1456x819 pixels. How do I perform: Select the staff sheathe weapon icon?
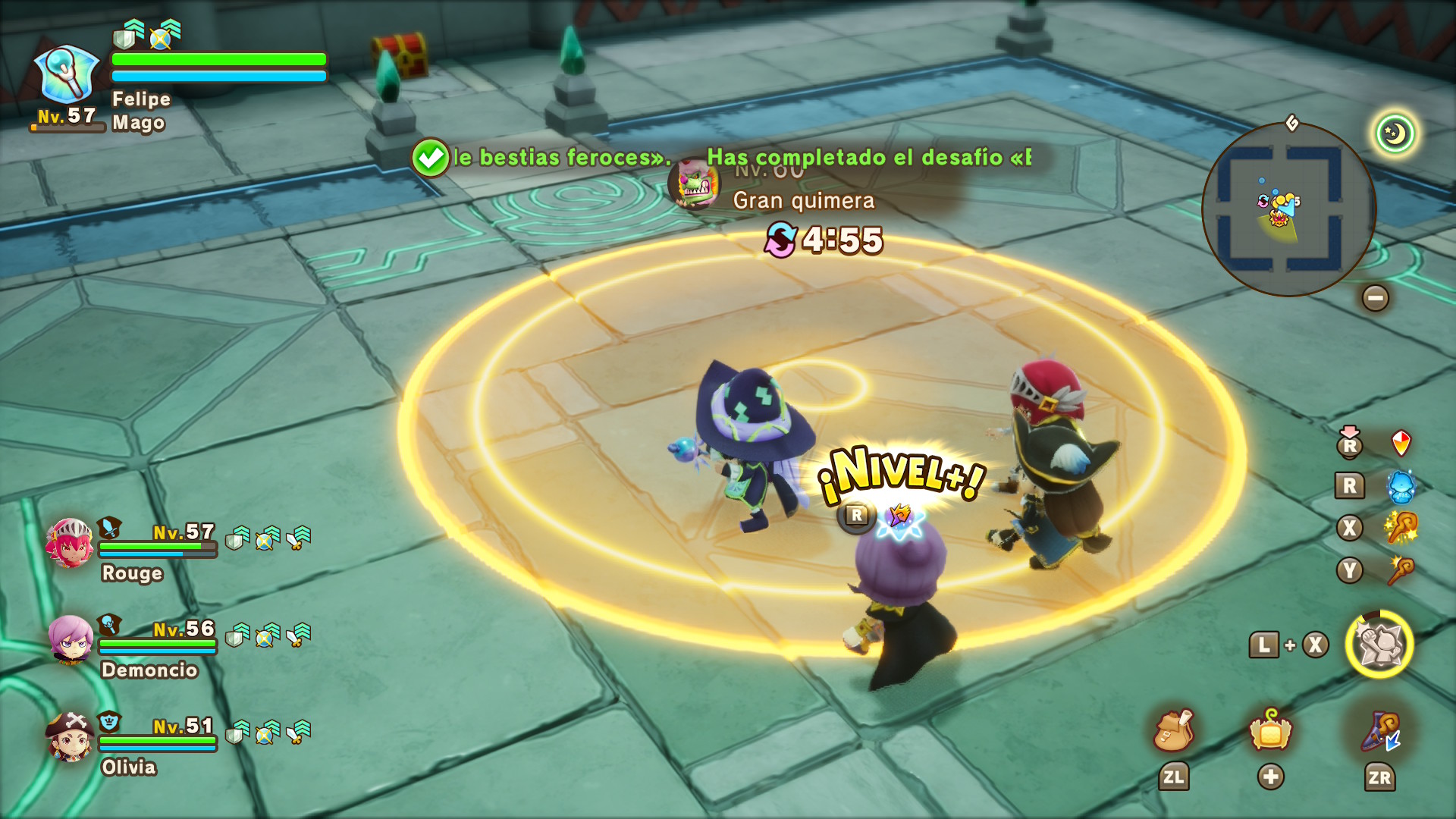(1381, 732)
